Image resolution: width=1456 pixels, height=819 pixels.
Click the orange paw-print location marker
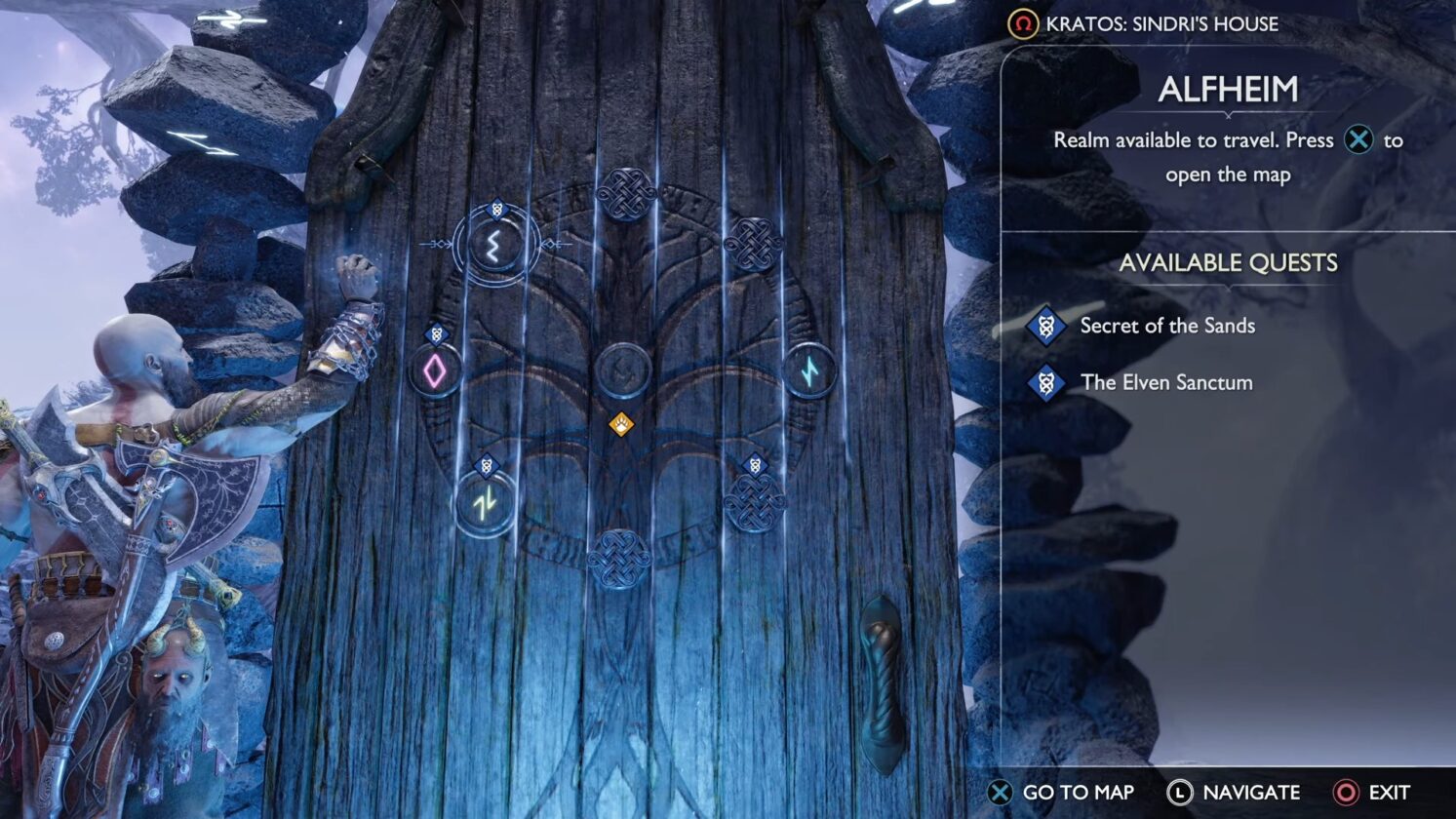[621, 424]
